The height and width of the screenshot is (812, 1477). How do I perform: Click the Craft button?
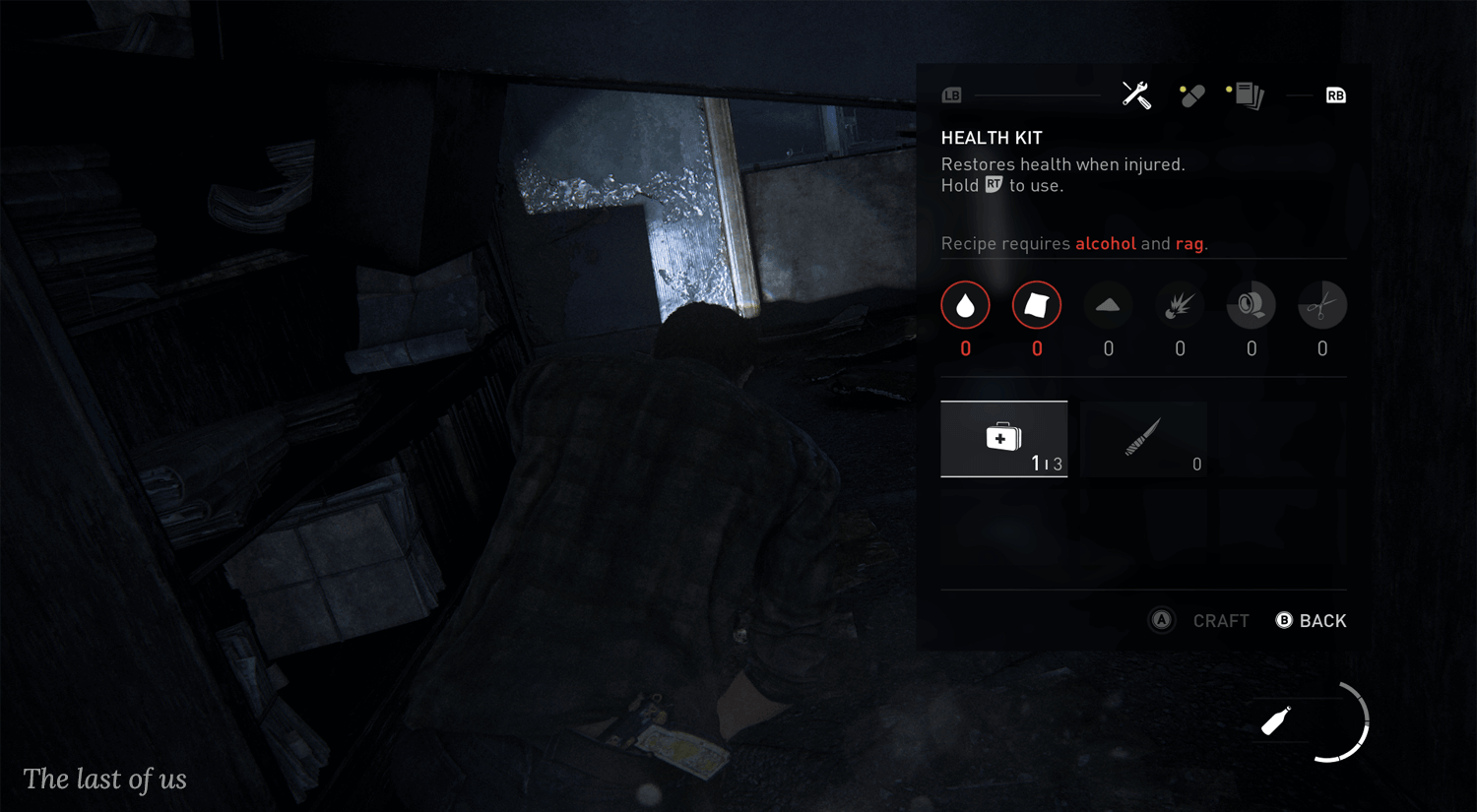[1201, 621]
